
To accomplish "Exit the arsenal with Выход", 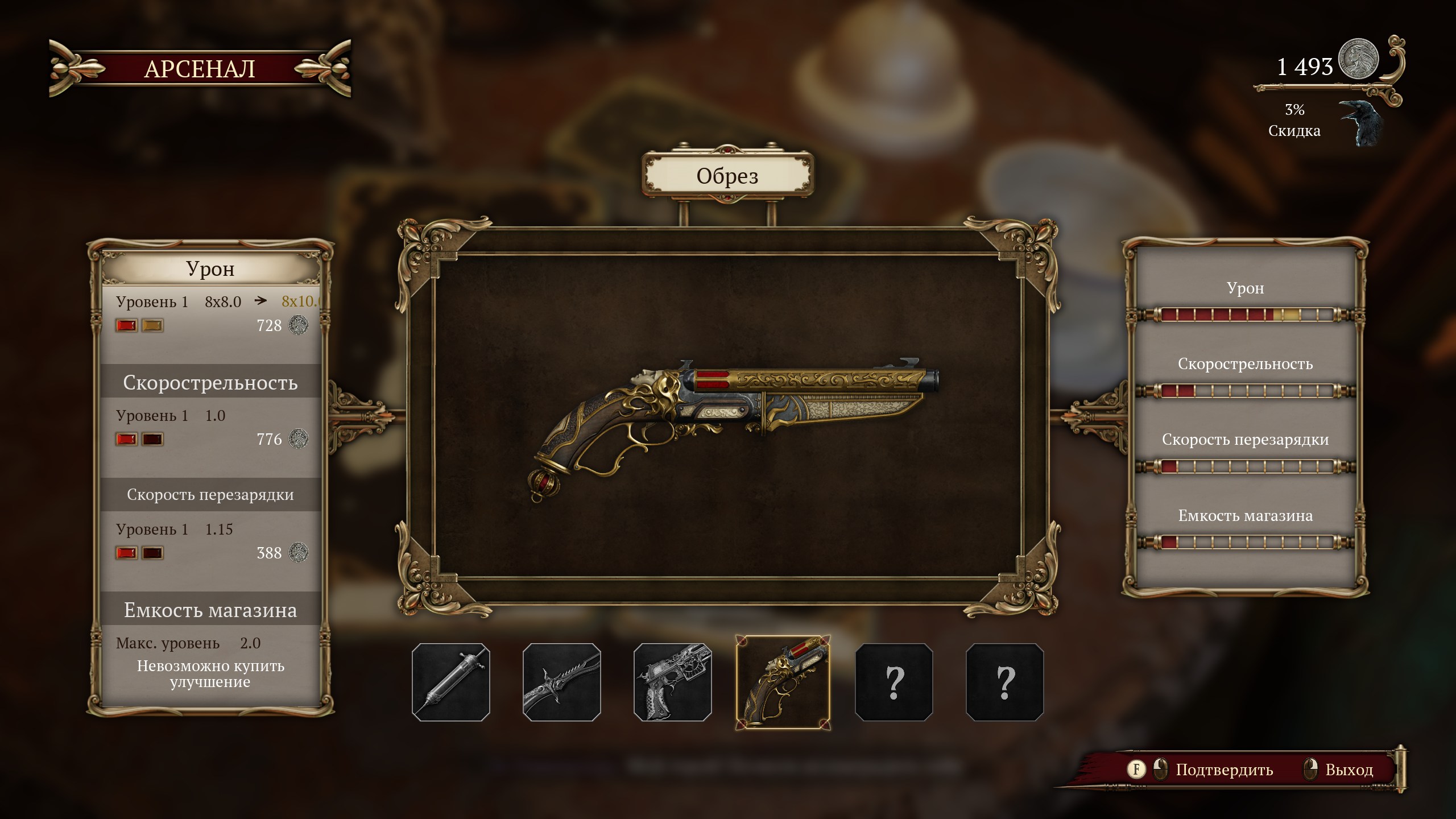I will 1349,770.
